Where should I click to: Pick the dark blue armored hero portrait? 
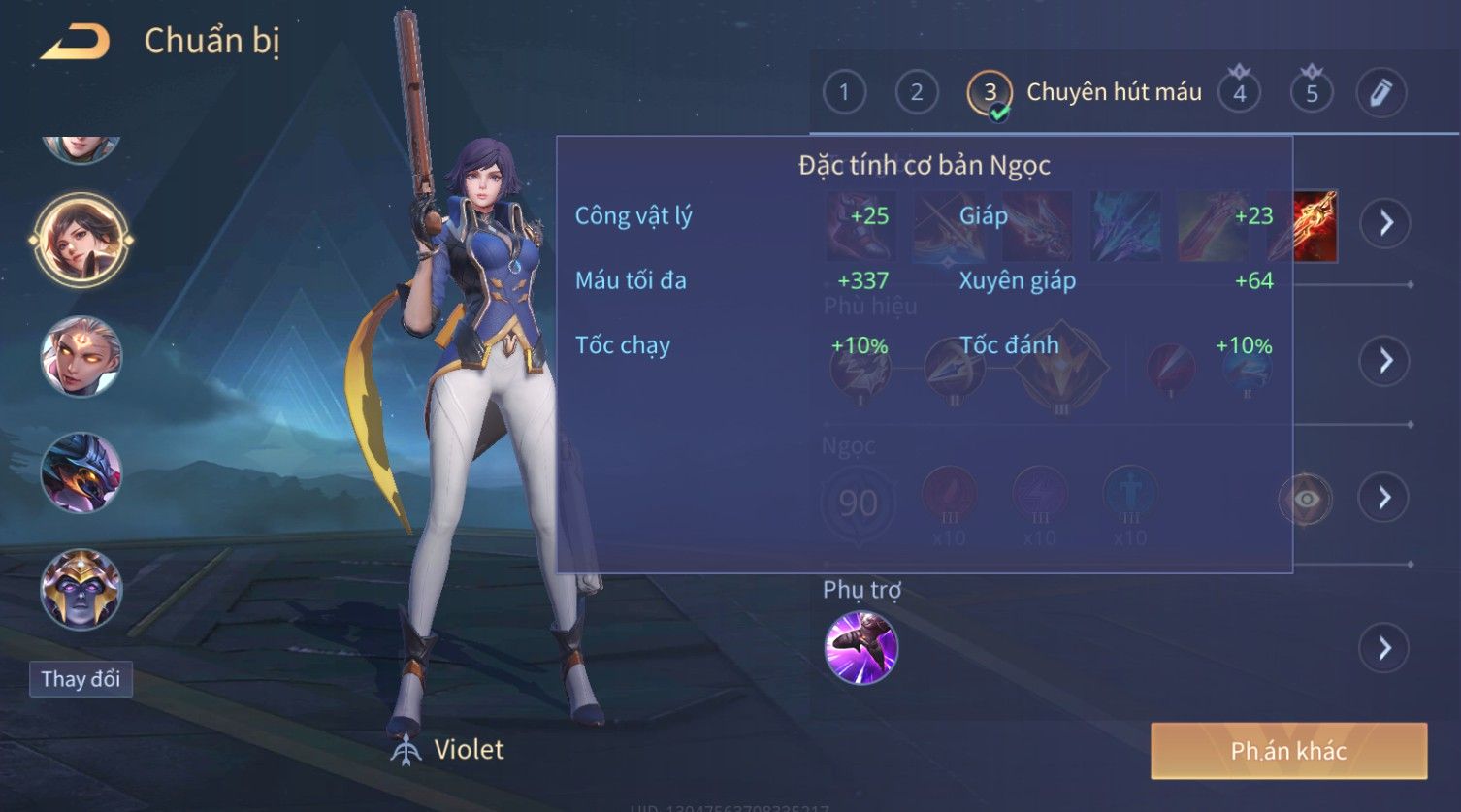coord(81,472)
